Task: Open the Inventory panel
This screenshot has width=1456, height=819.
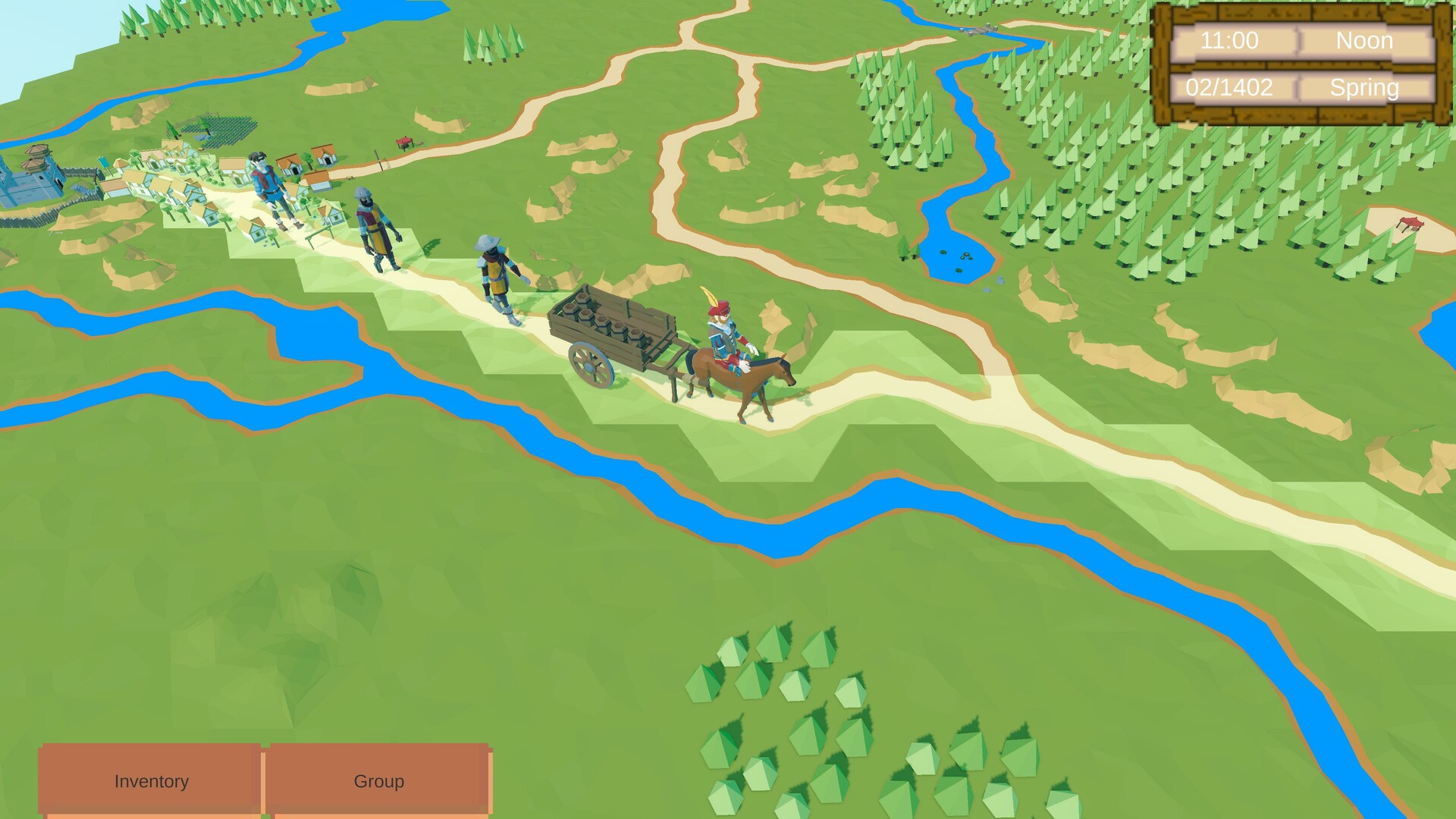Action: click(151, 781)
